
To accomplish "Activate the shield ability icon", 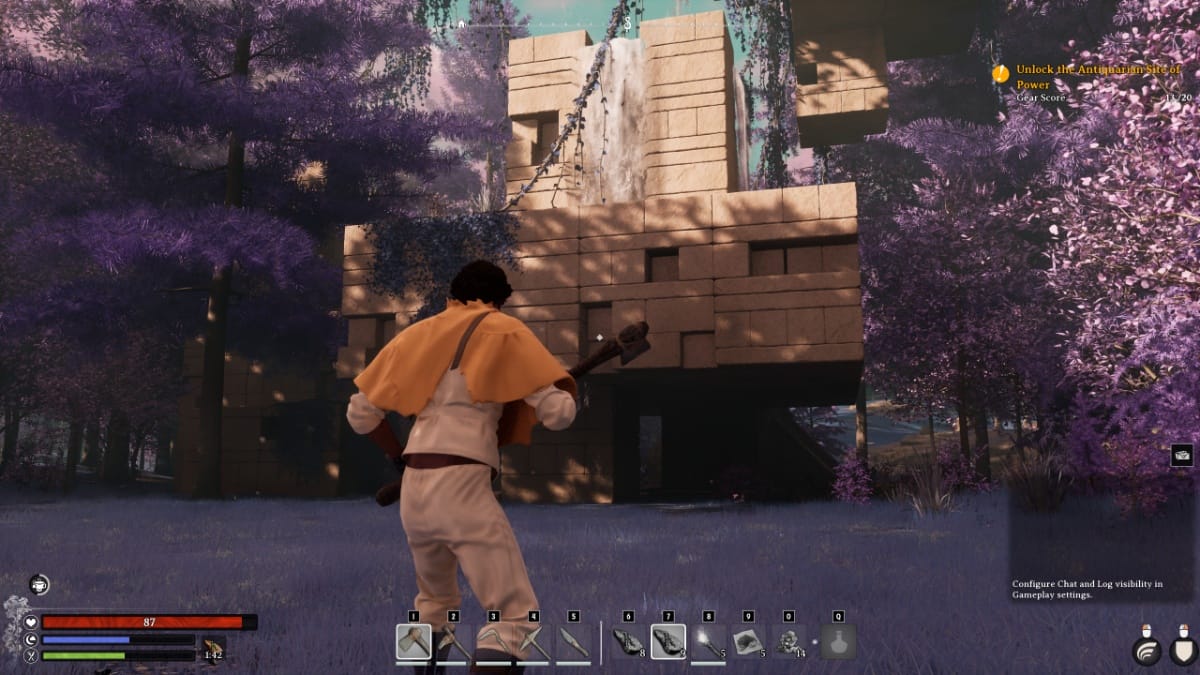I will (1182, 651).
